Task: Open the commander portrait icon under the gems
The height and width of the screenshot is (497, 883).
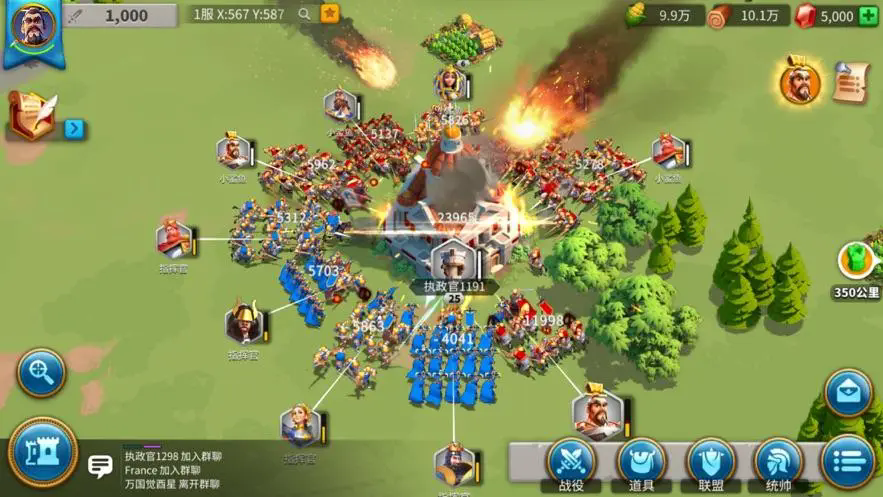Action: point(800,82)
